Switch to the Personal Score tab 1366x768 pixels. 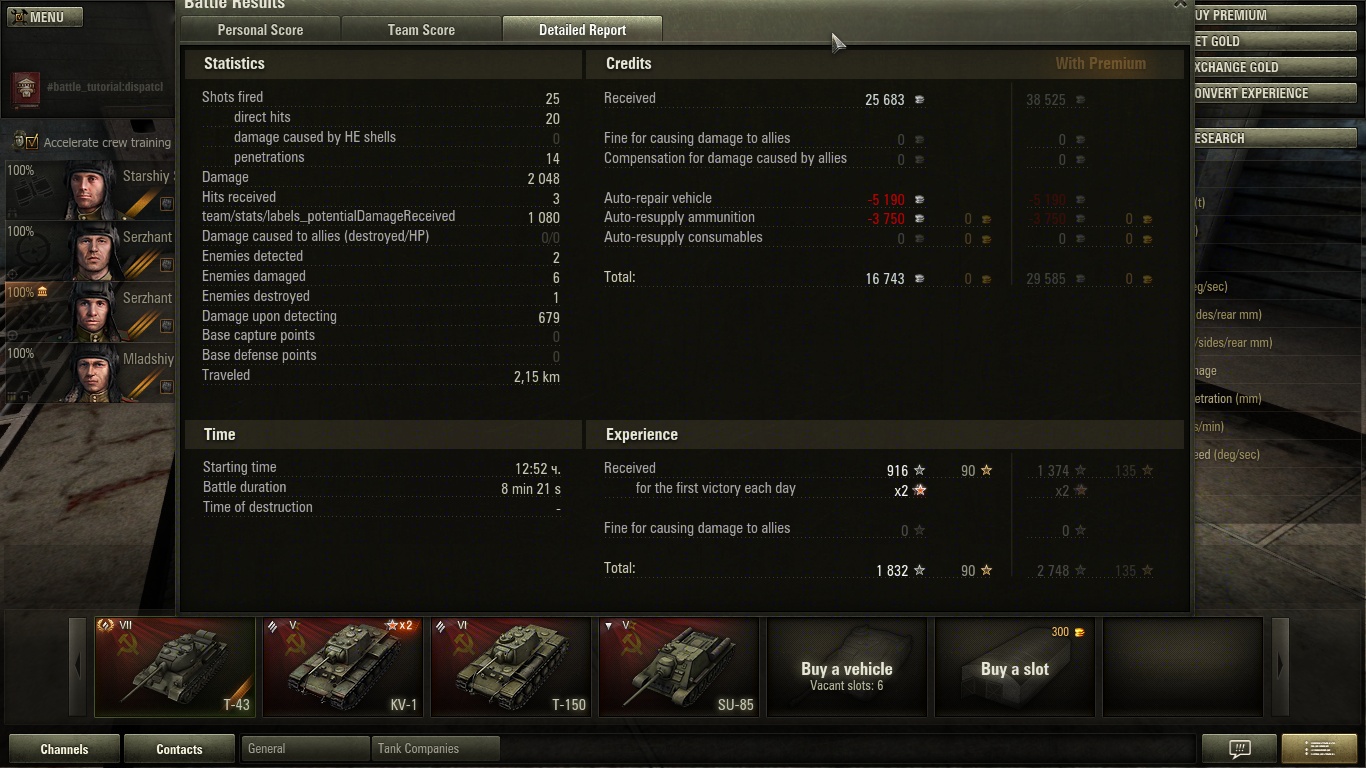point(260,30)
